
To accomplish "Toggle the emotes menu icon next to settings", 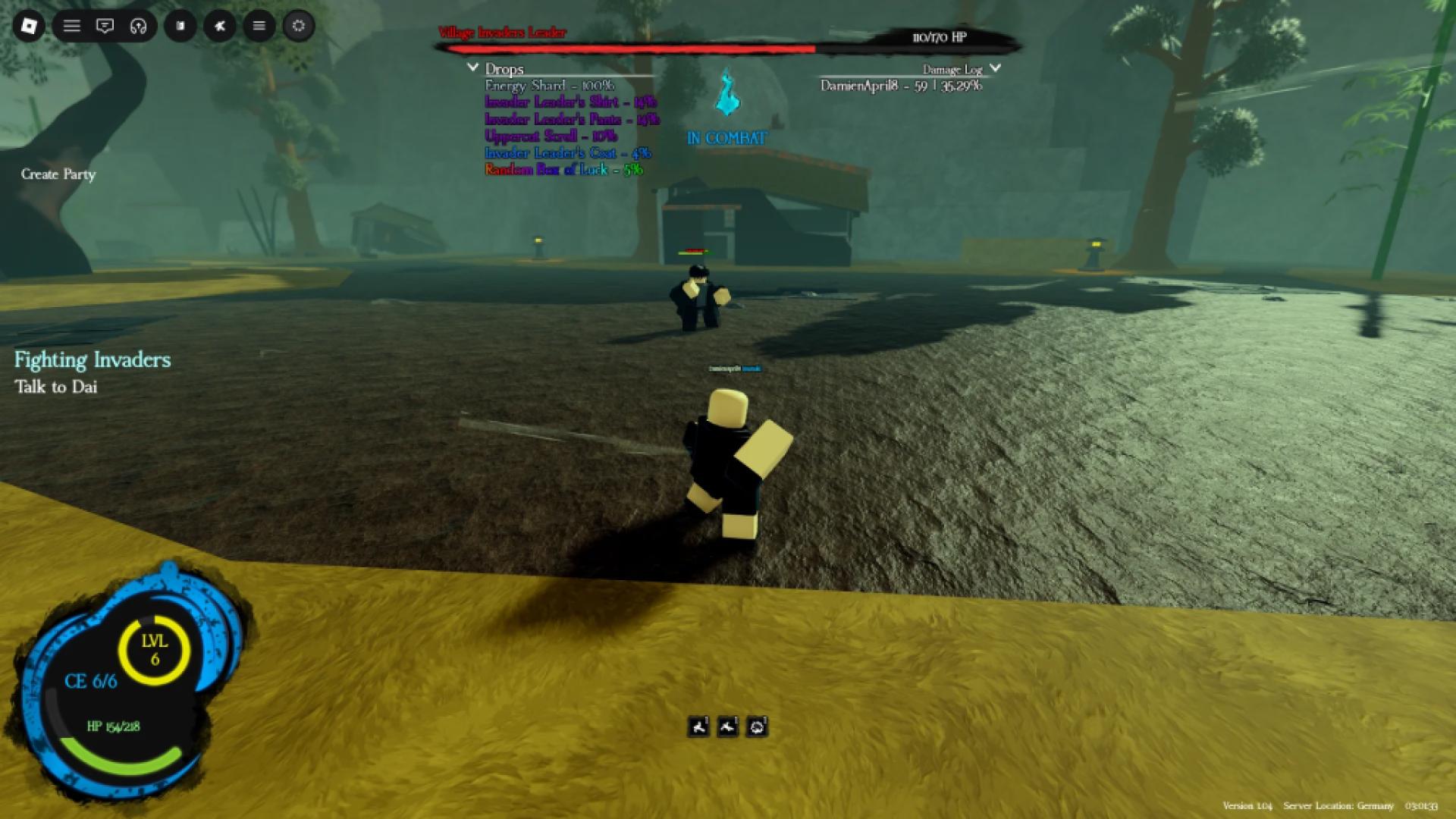I will [259, 26].
